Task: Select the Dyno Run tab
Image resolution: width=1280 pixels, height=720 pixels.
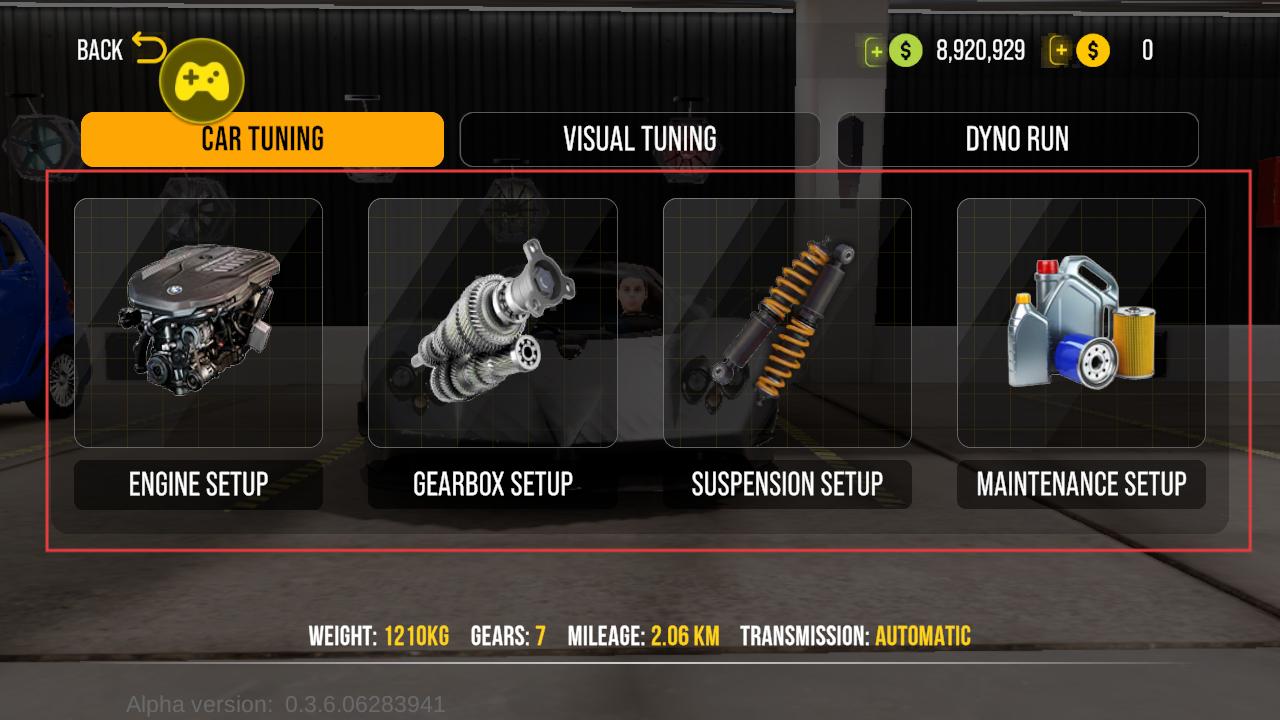Action: (1017, 139)
